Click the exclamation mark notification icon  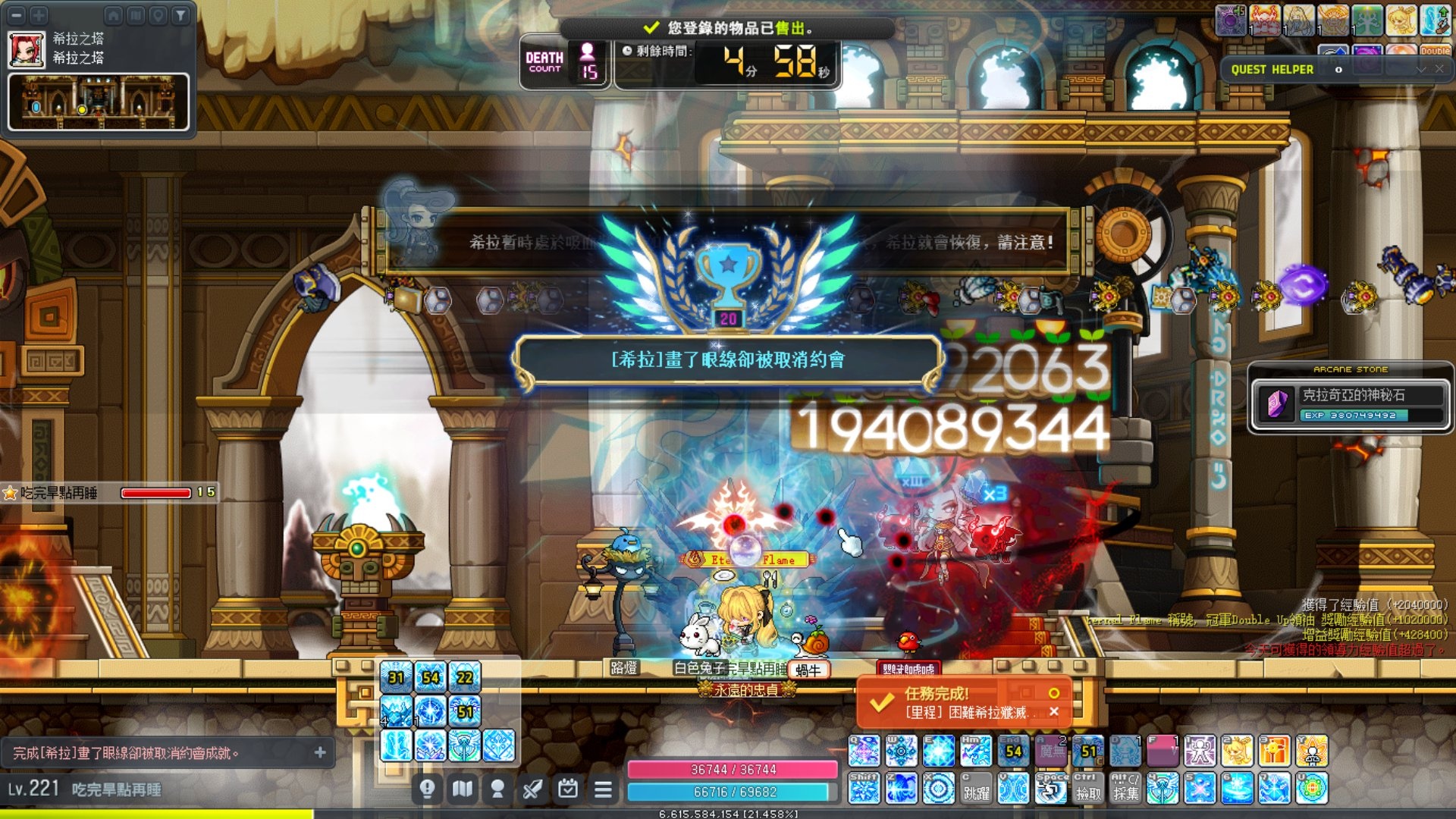coord(427,789)
